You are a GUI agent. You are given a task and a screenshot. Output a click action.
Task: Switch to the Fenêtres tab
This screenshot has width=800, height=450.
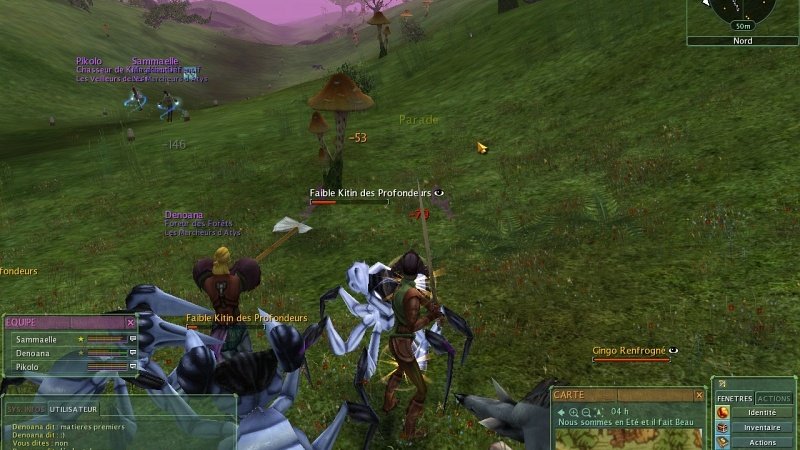pos(734,398)
